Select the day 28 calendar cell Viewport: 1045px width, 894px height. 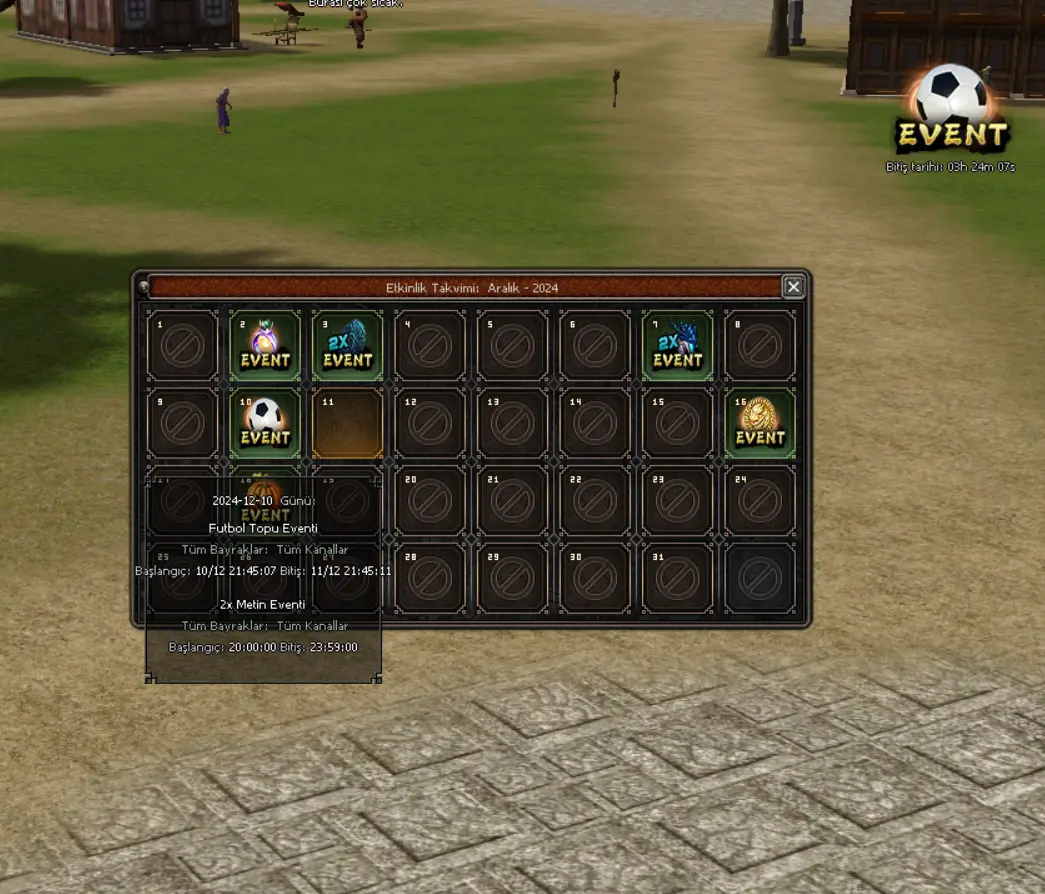430,578
